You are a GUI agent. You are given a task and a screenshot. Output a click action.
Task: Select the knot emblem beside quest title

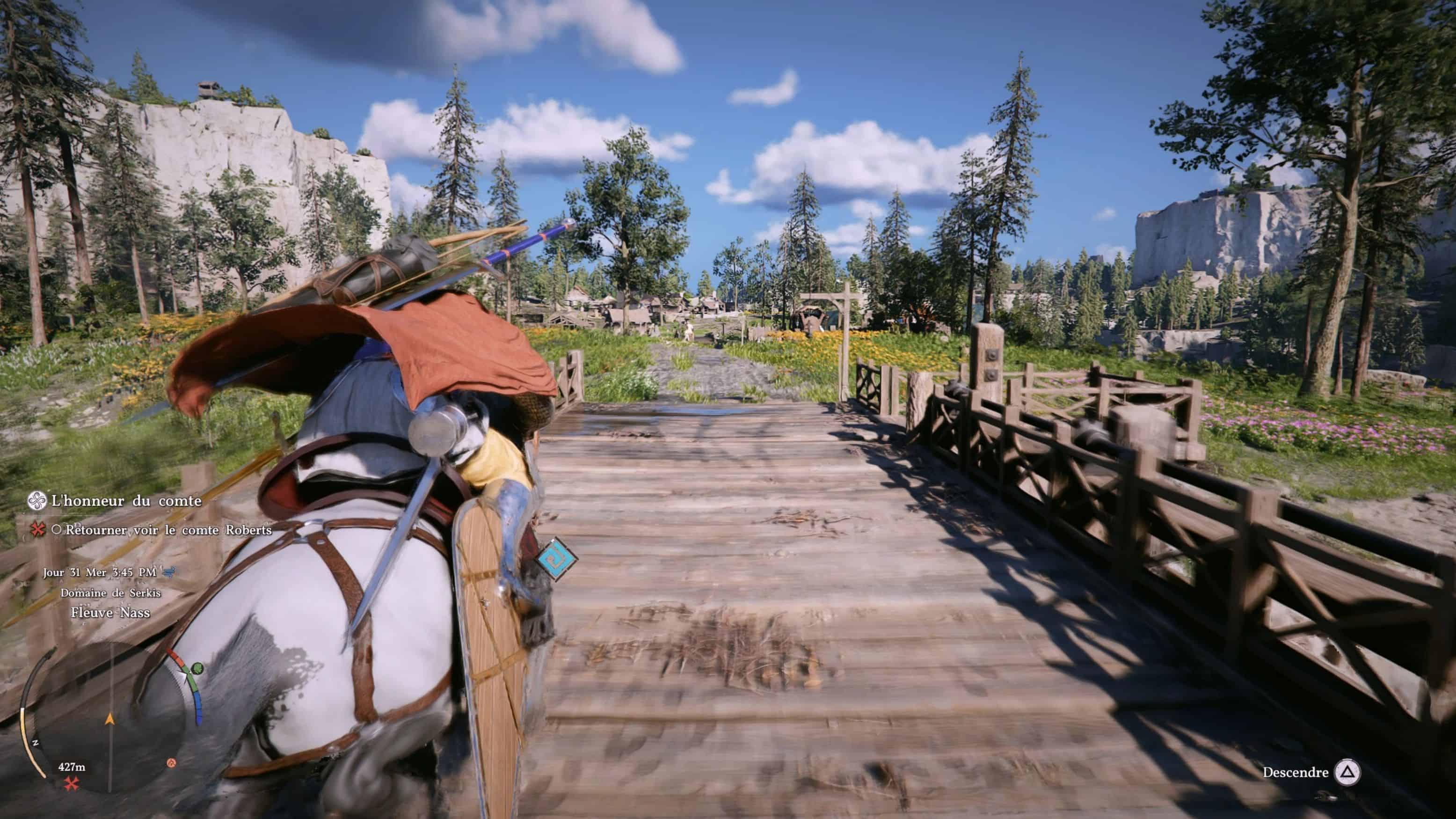37,500
